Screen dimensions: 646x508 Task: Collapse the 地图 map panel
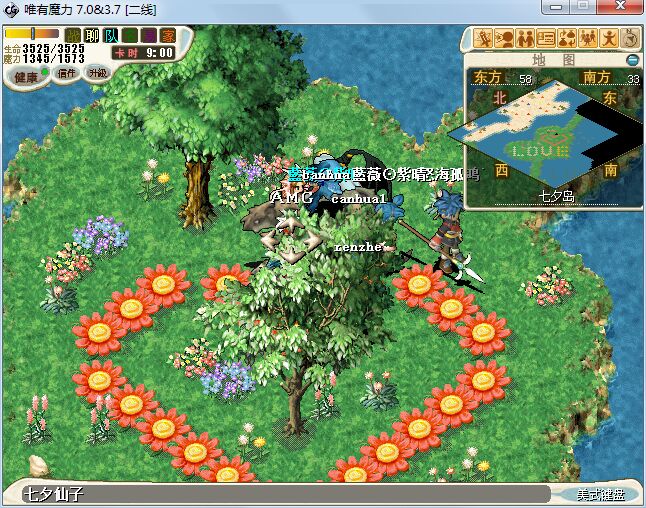632,60
